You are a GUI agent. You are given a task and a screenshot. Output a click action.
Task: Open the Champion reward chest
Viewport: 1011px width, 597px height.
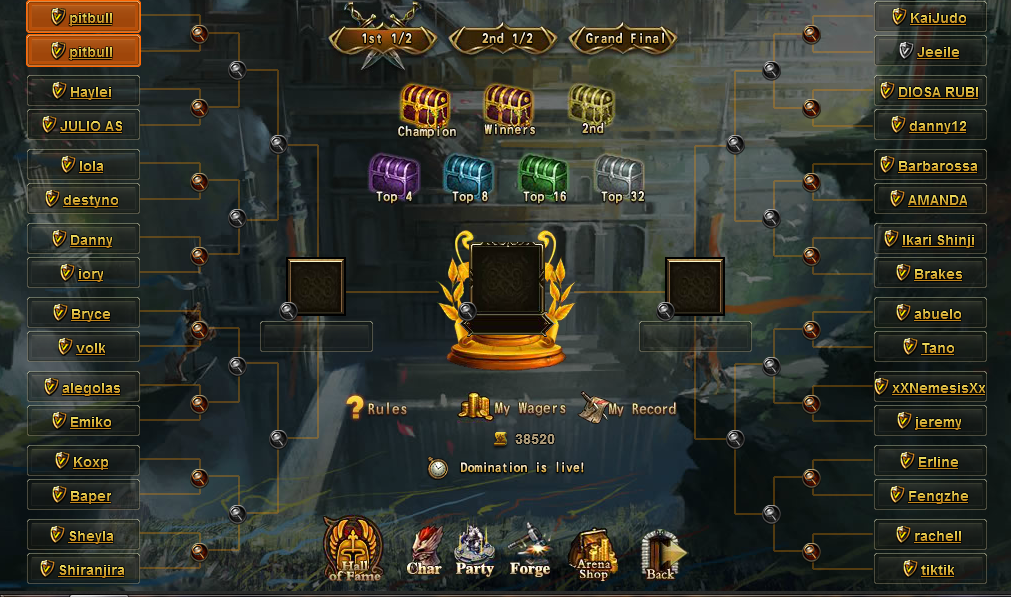(x=426, y=108)
